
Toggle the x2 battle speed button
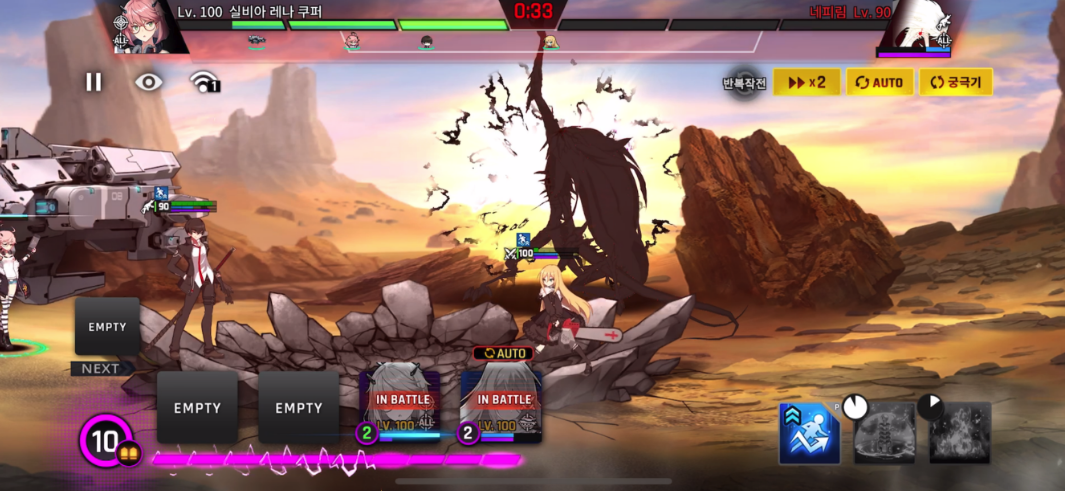tap(806, 82)
